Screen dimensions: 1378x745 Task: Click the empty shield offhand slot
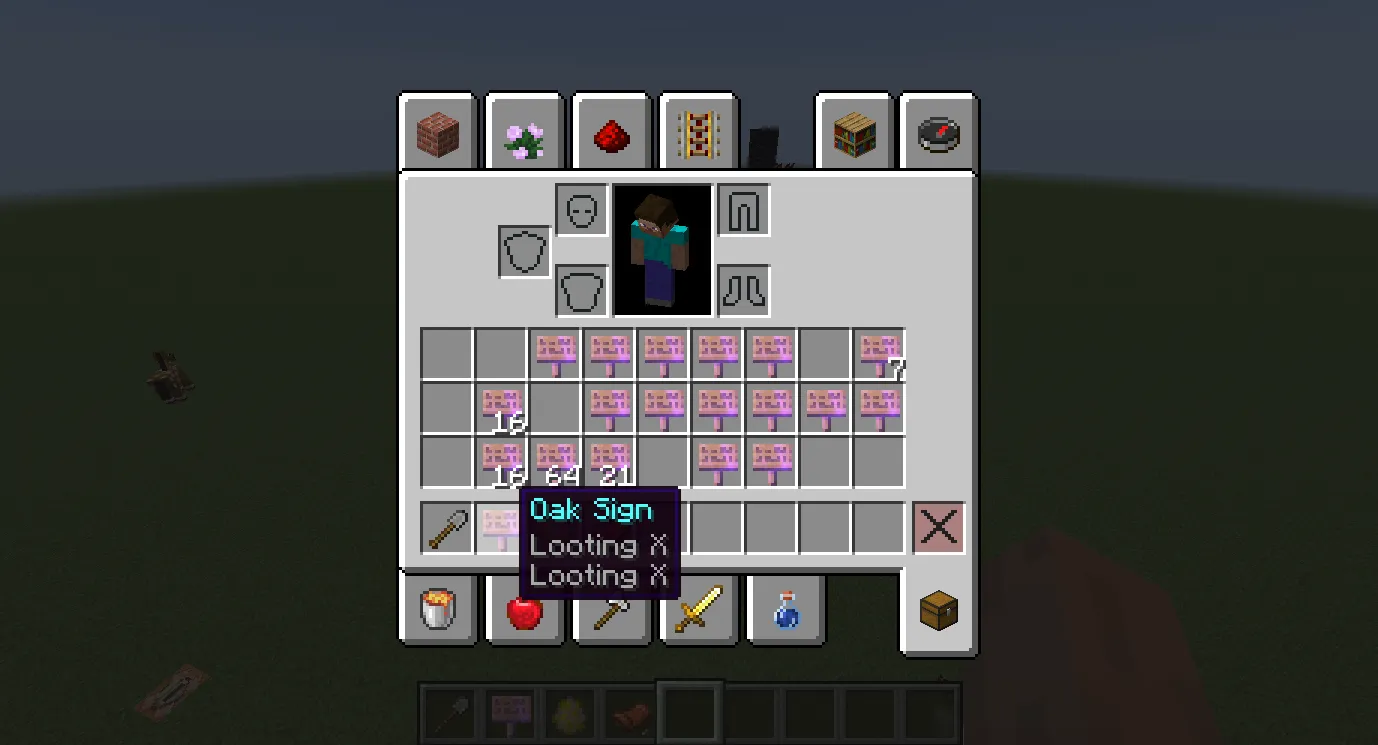click(523, 251)
